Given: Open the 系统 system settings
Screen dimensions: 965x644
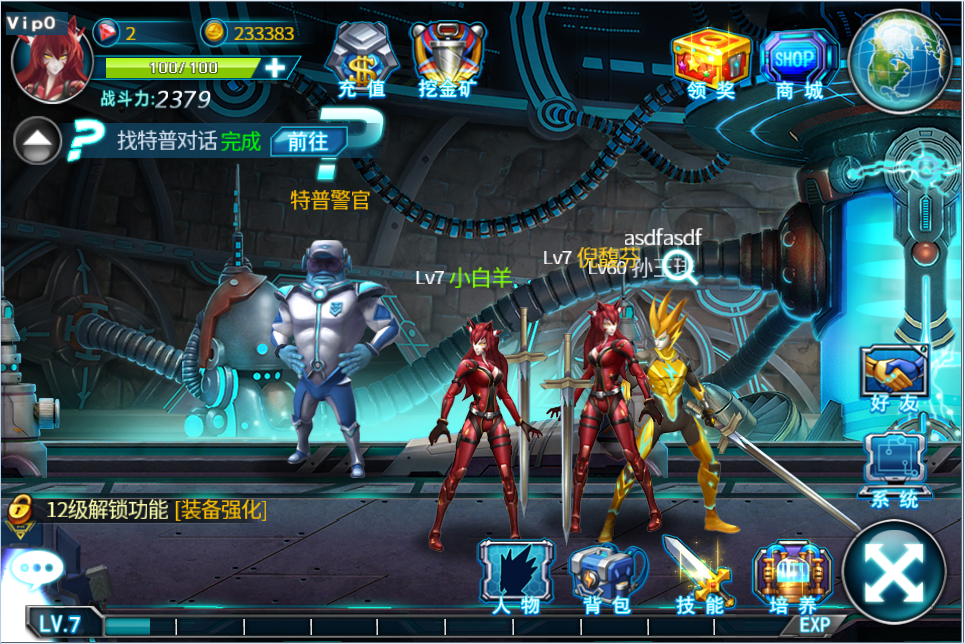Looking at the screenshot, I should pyautogui.click(x=894, y=467).
